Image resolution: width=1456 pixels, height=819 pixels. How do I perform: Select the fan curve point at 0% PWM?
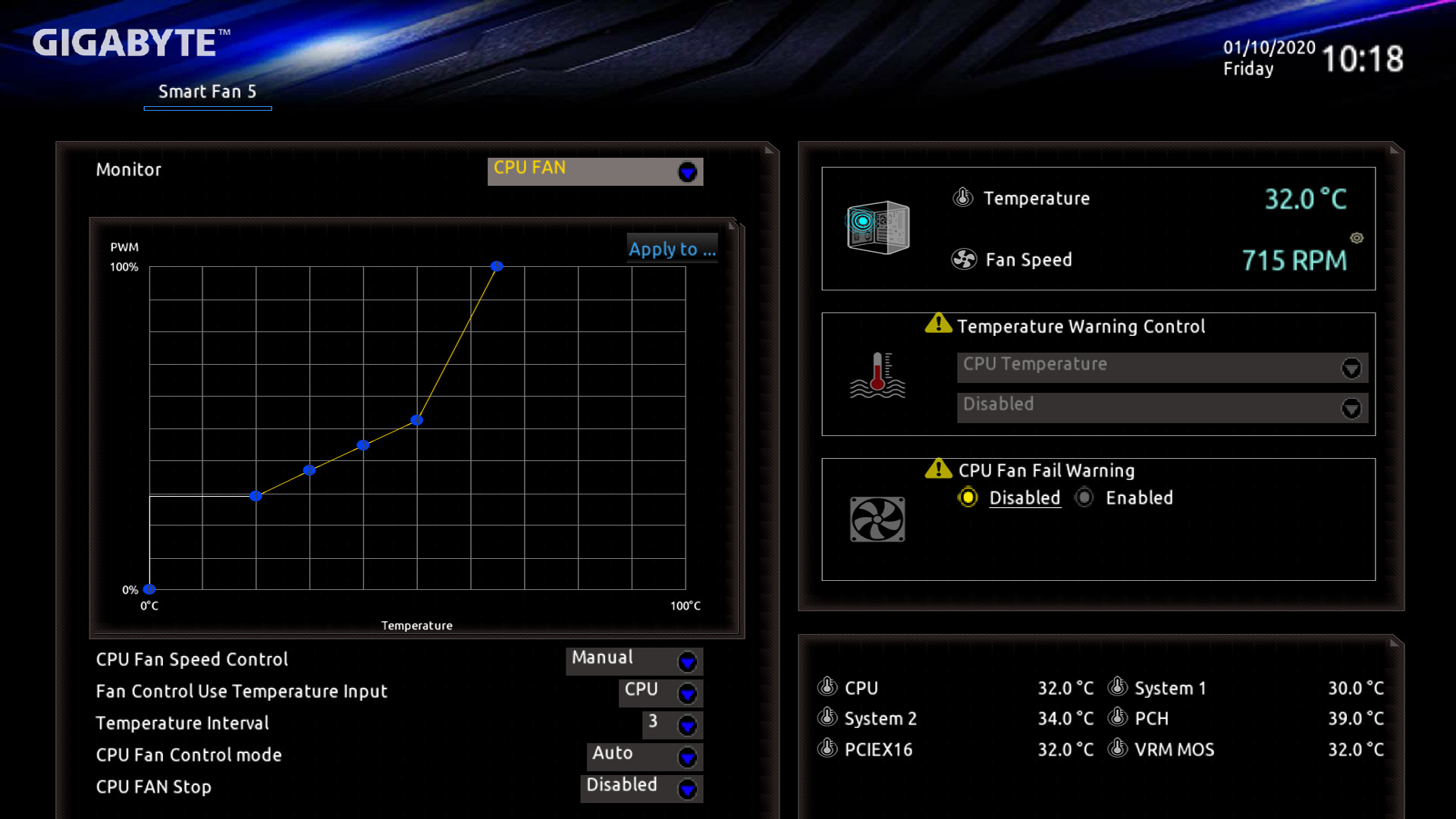coord(149,589)
